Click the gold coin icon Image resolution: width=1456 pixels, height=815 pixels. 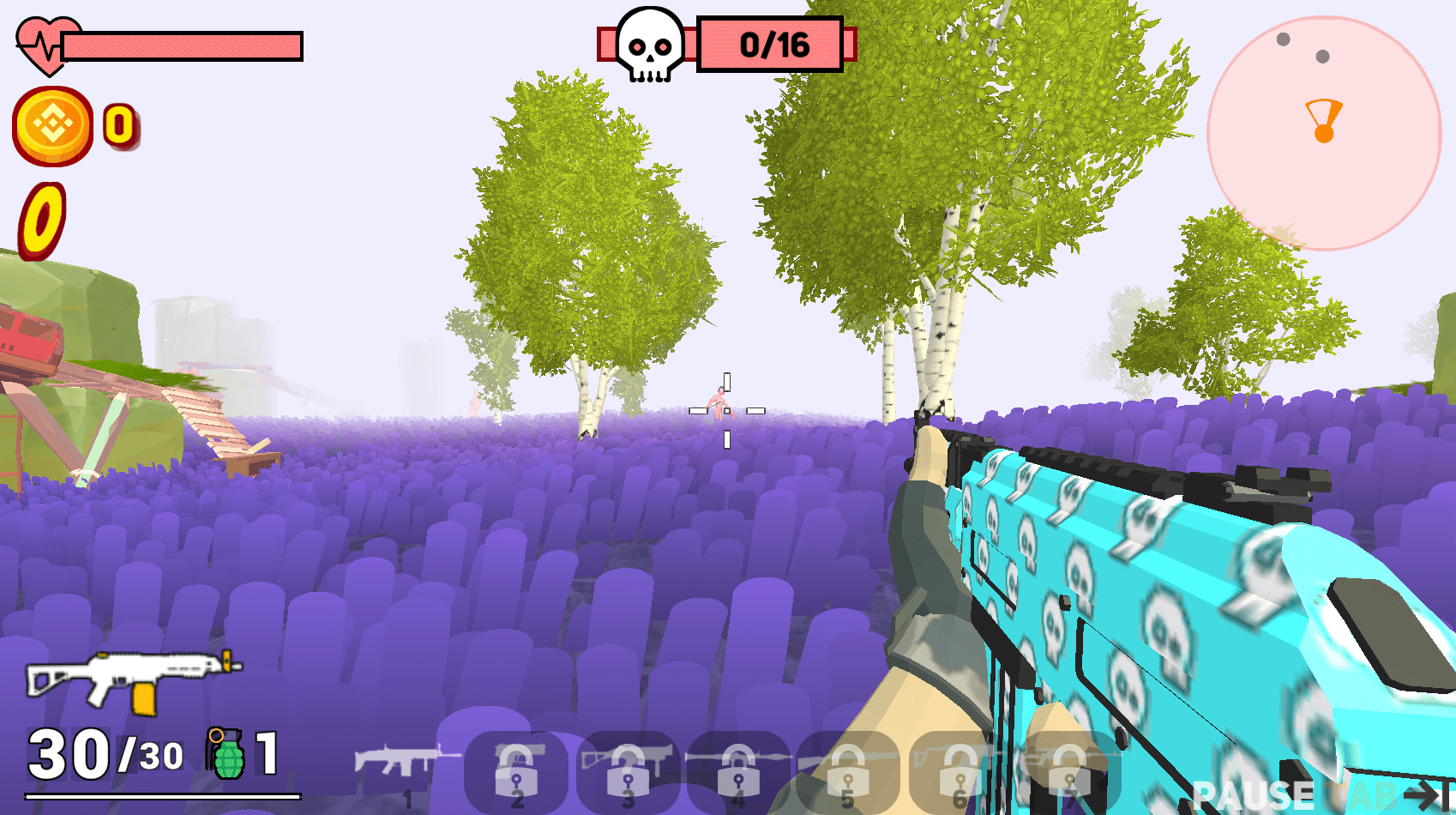(53, 126)
